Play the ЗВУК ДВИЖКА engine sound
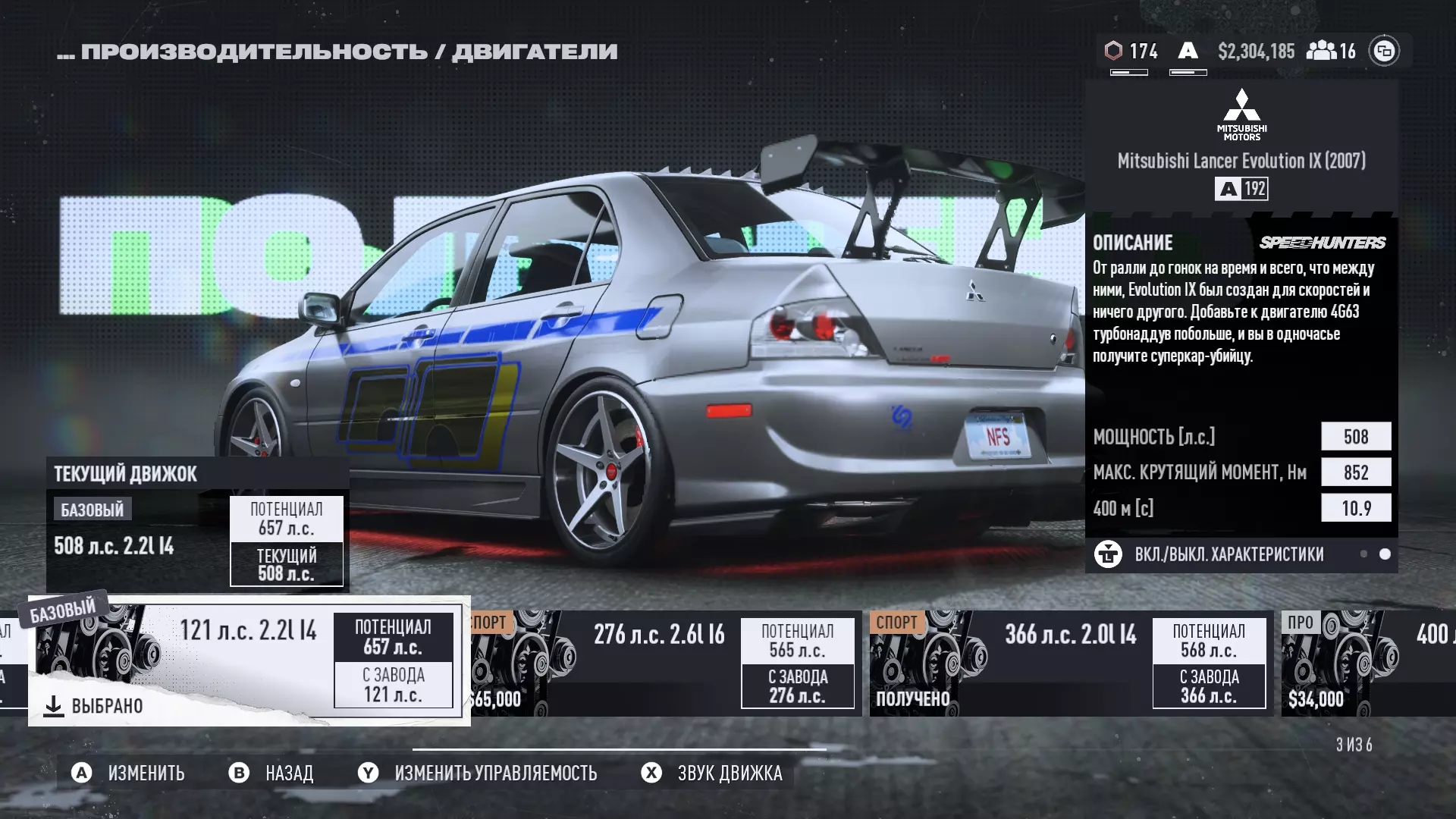 (x=712, y=773)
